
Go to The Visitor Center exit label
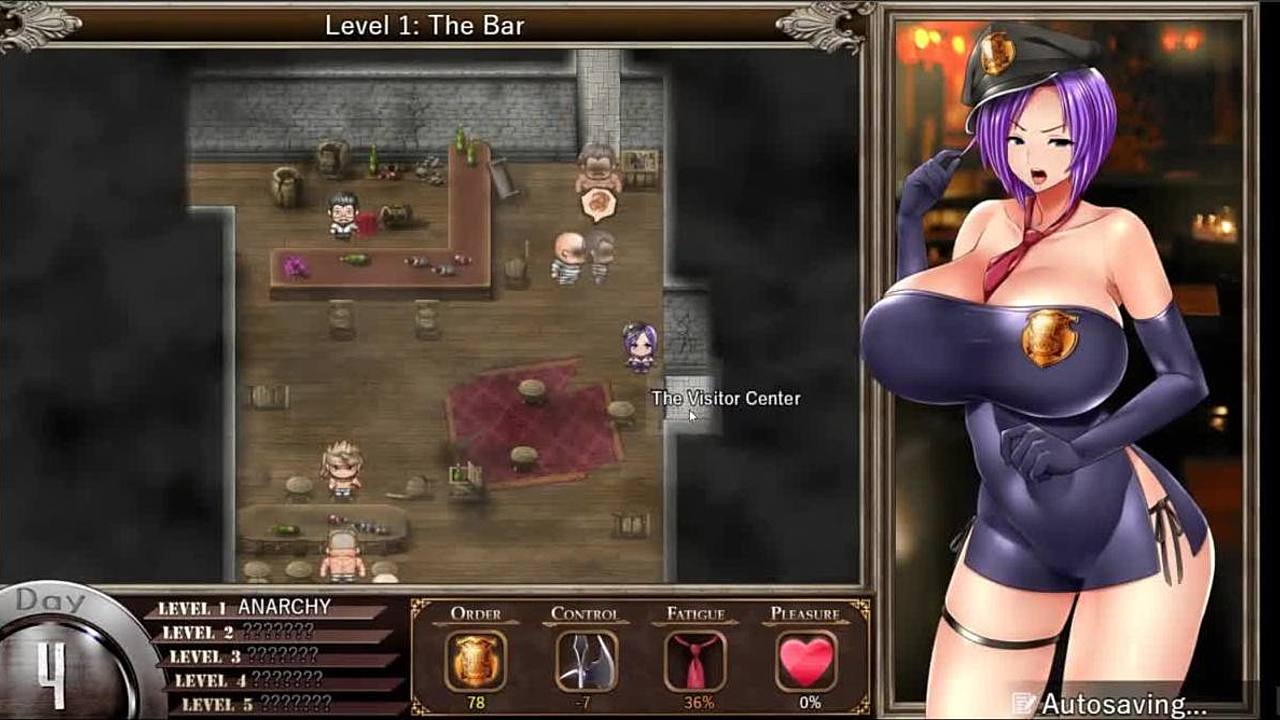point(725,398)
